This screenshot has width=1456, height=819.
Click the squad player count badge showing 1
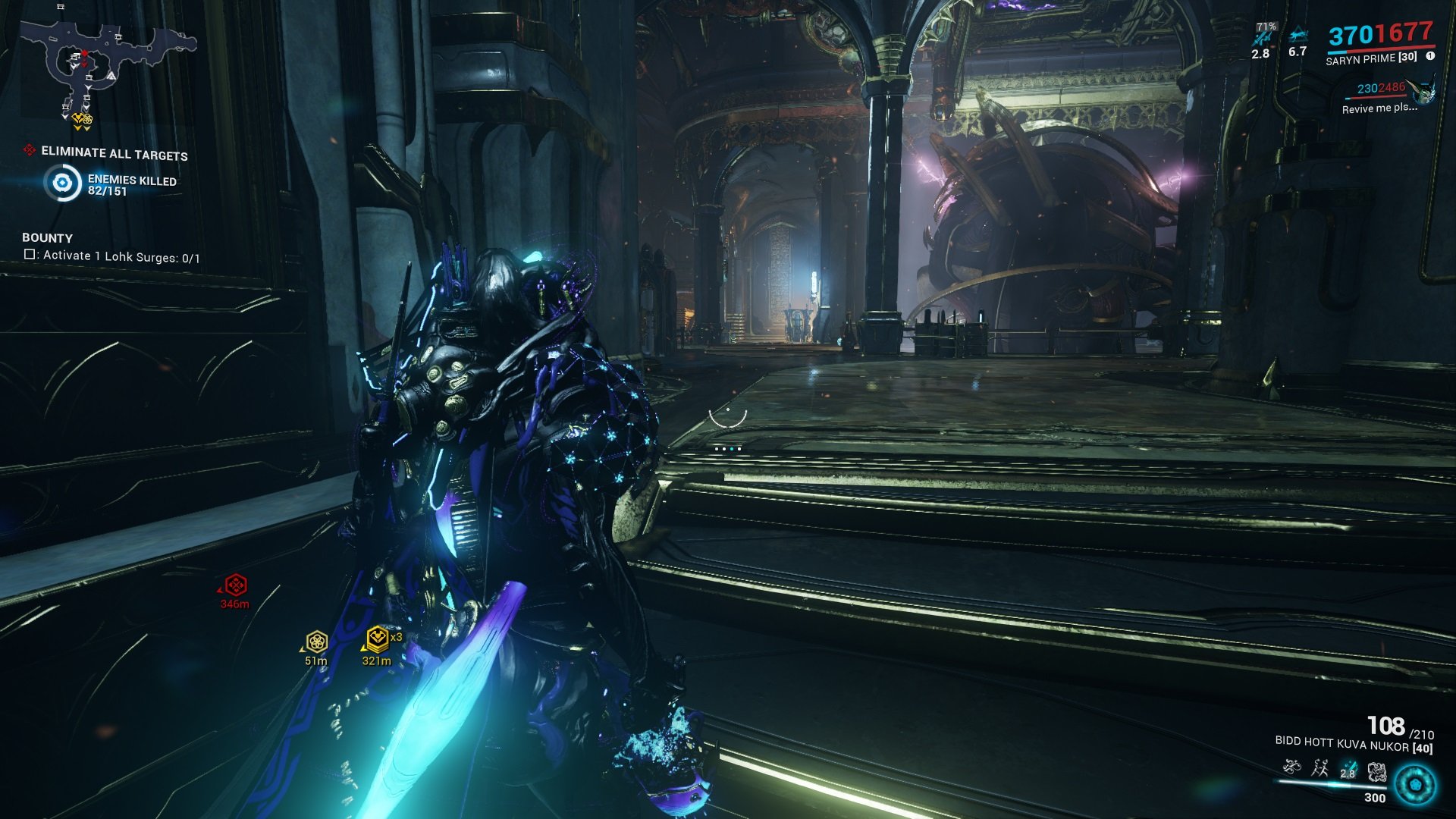(x=1430, y=56)
